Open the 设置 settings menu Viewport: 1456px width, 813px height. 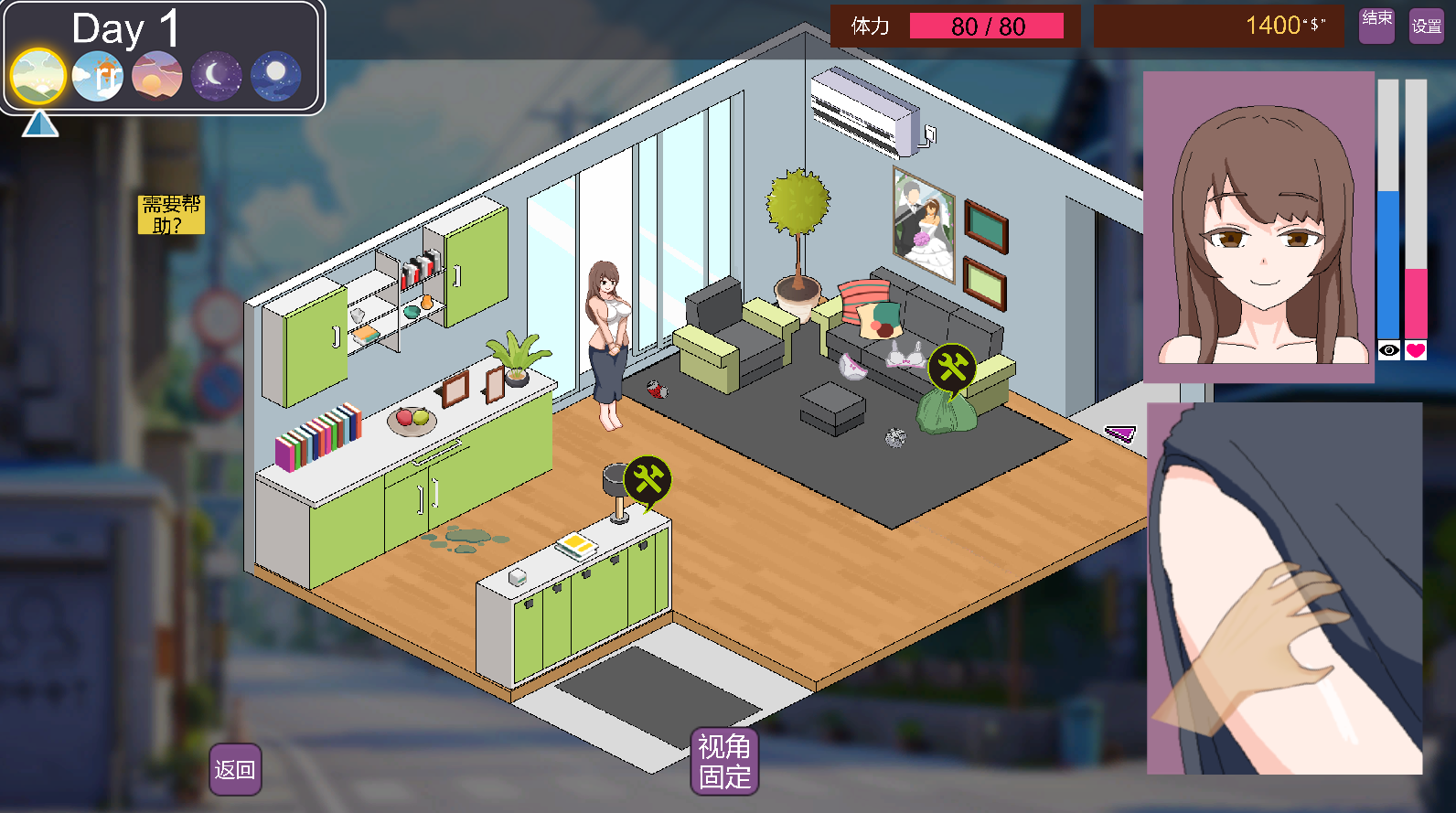coord(1426,27)
